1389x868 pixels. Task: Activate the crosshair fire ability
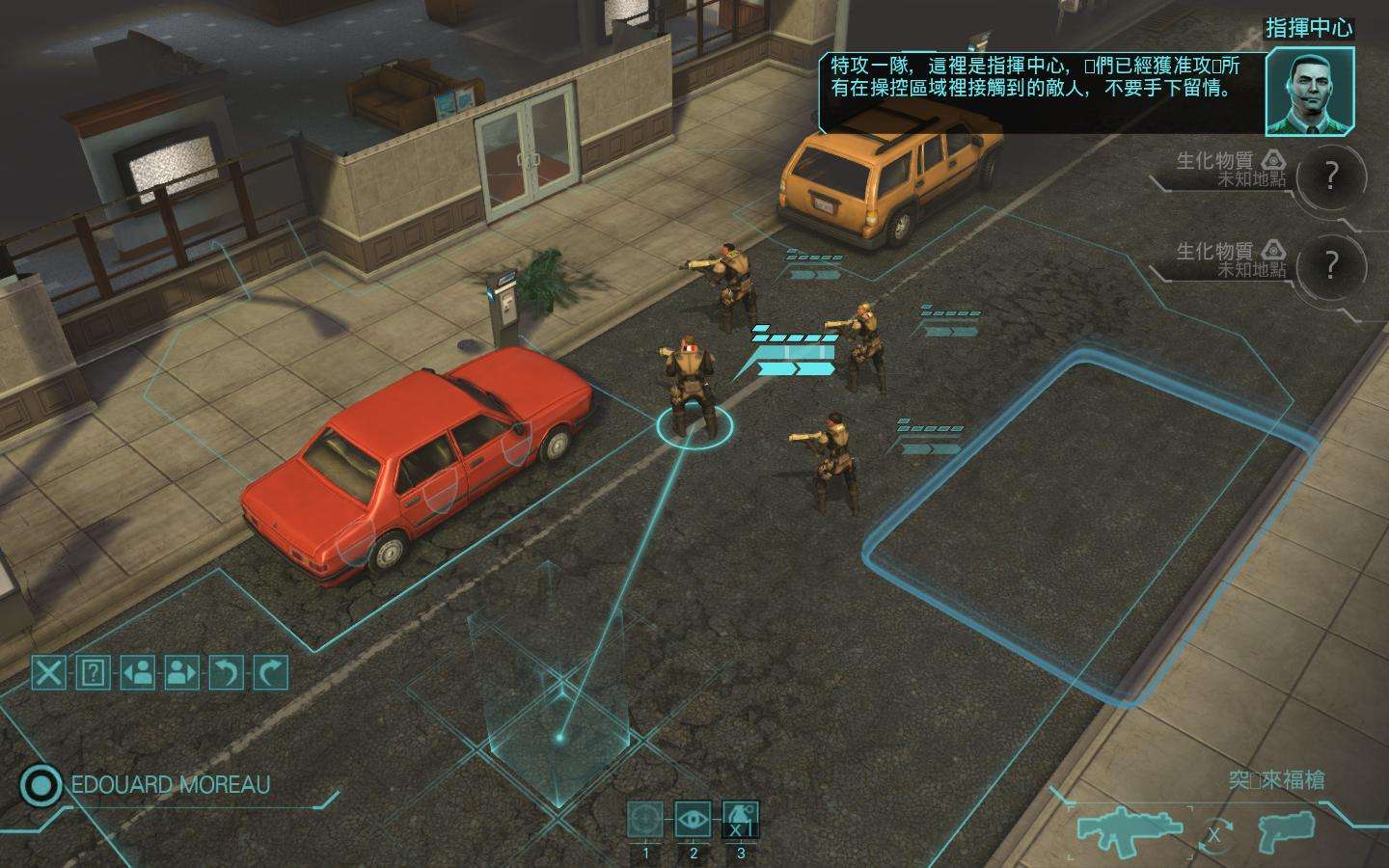pos(645,821)
